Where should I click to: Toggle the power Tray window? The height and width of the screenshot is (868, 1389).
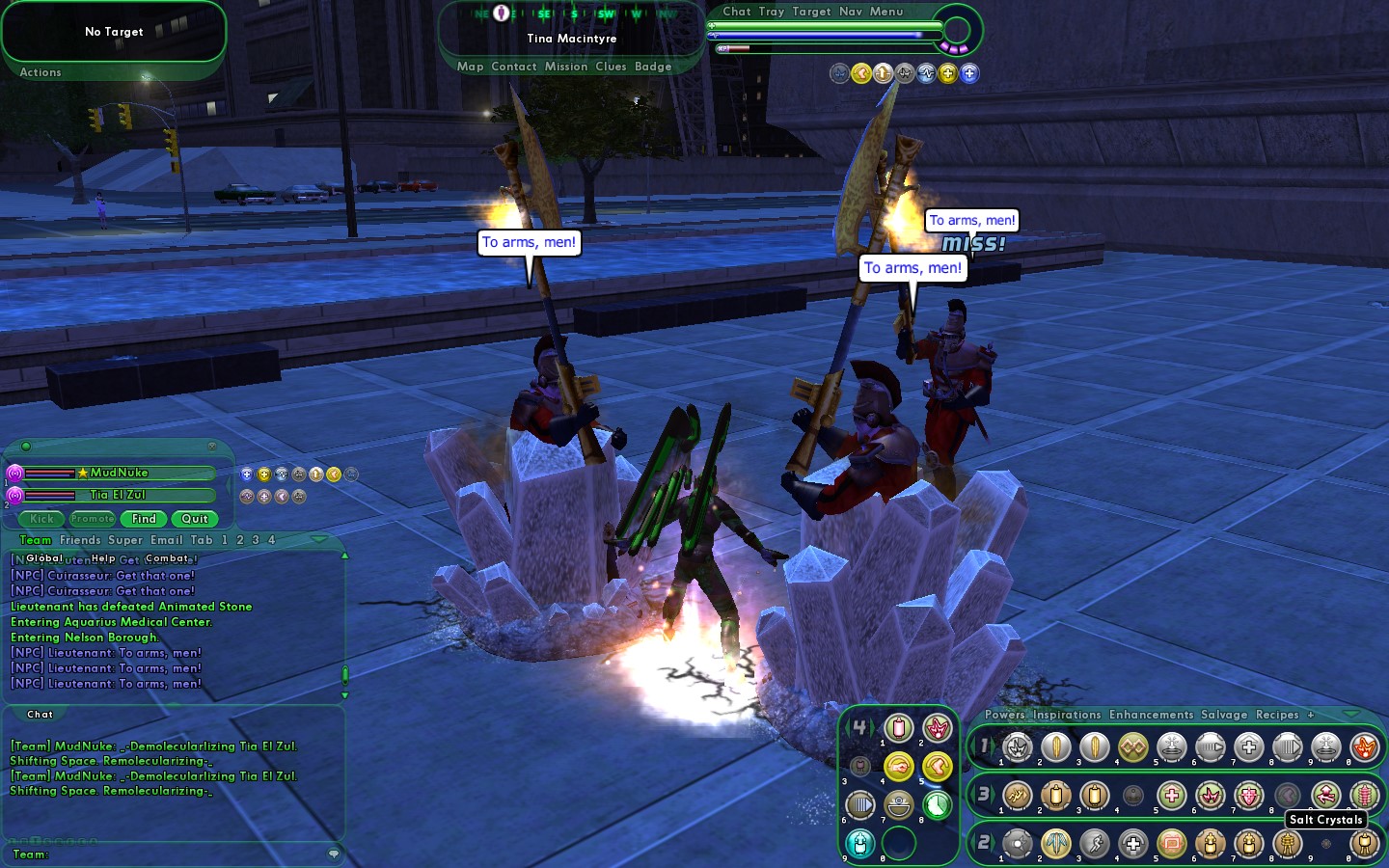click(x=771, y=12)
